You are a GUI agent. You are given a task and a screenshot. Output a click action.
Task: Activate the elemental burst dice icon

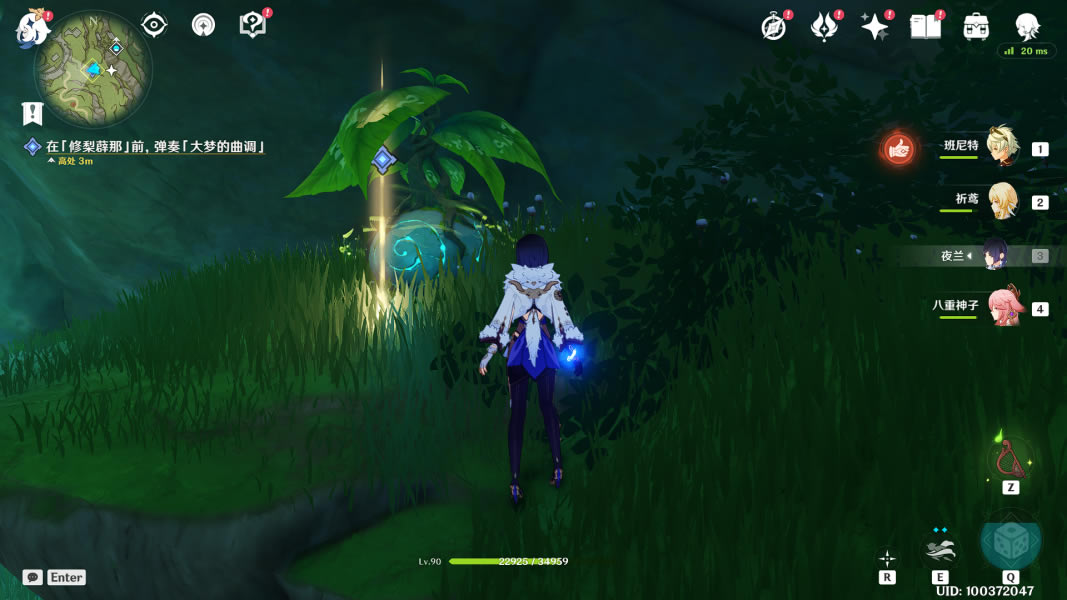click(x=1010, y=542)
